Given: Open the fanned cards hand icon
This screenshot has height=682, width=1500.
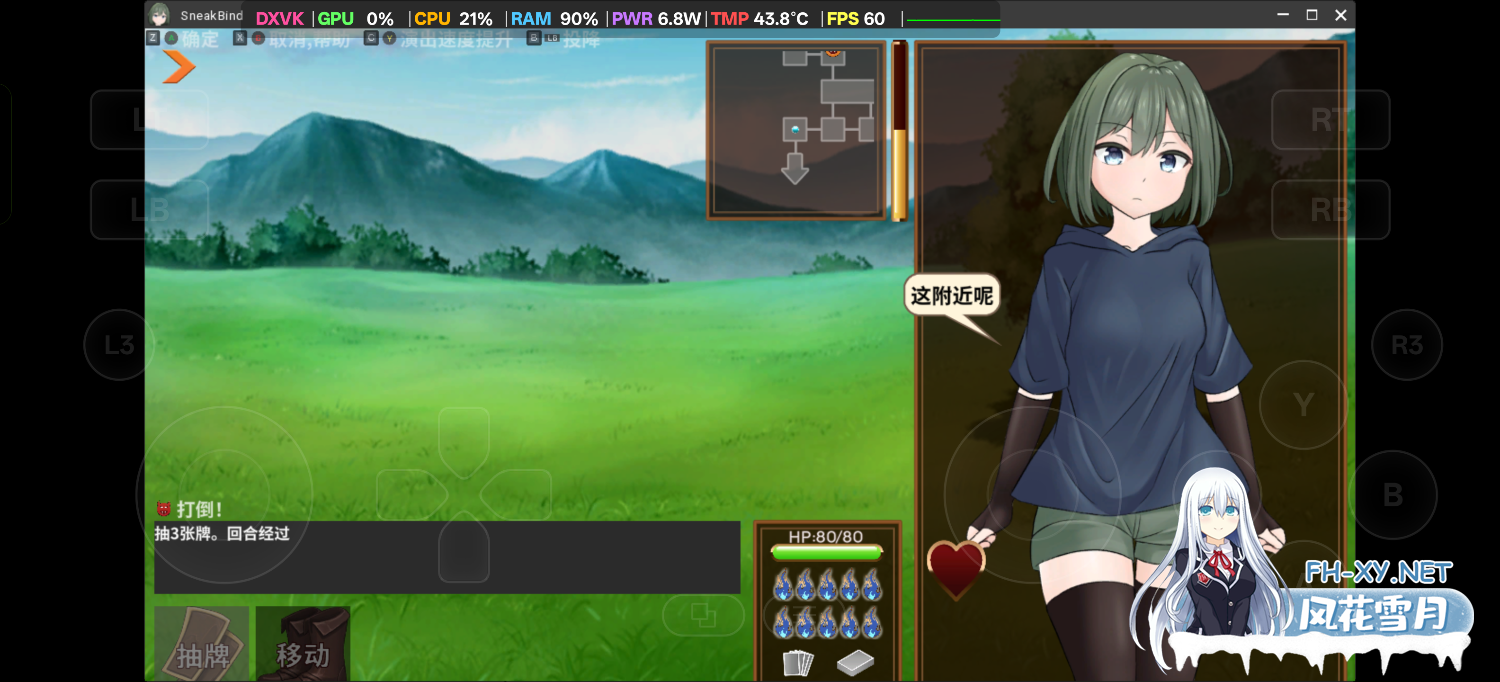Looking at the screenshot, I should [797, 662].
